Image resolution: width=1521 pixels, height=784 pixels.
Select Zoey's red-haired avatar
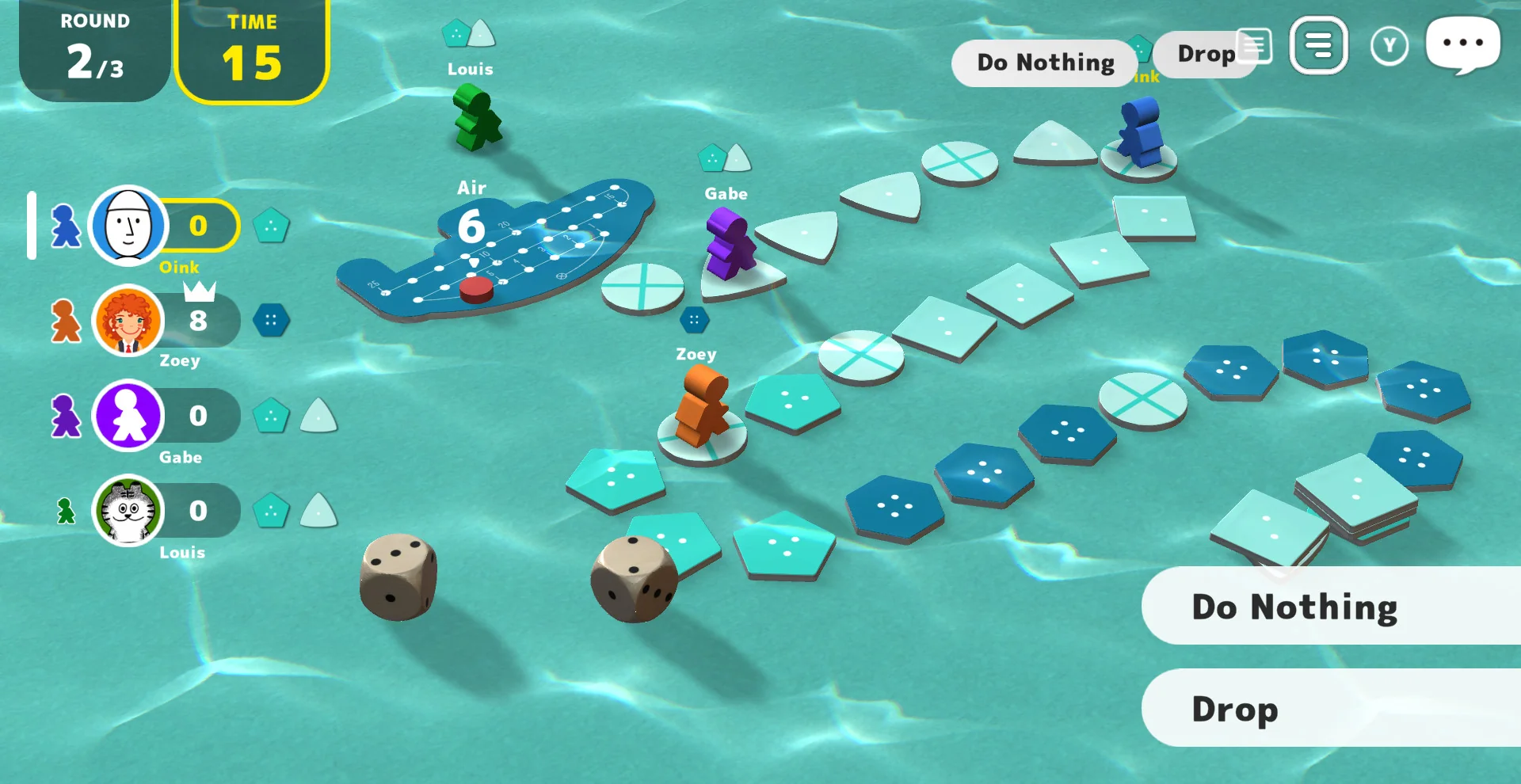tap(128, 321)
